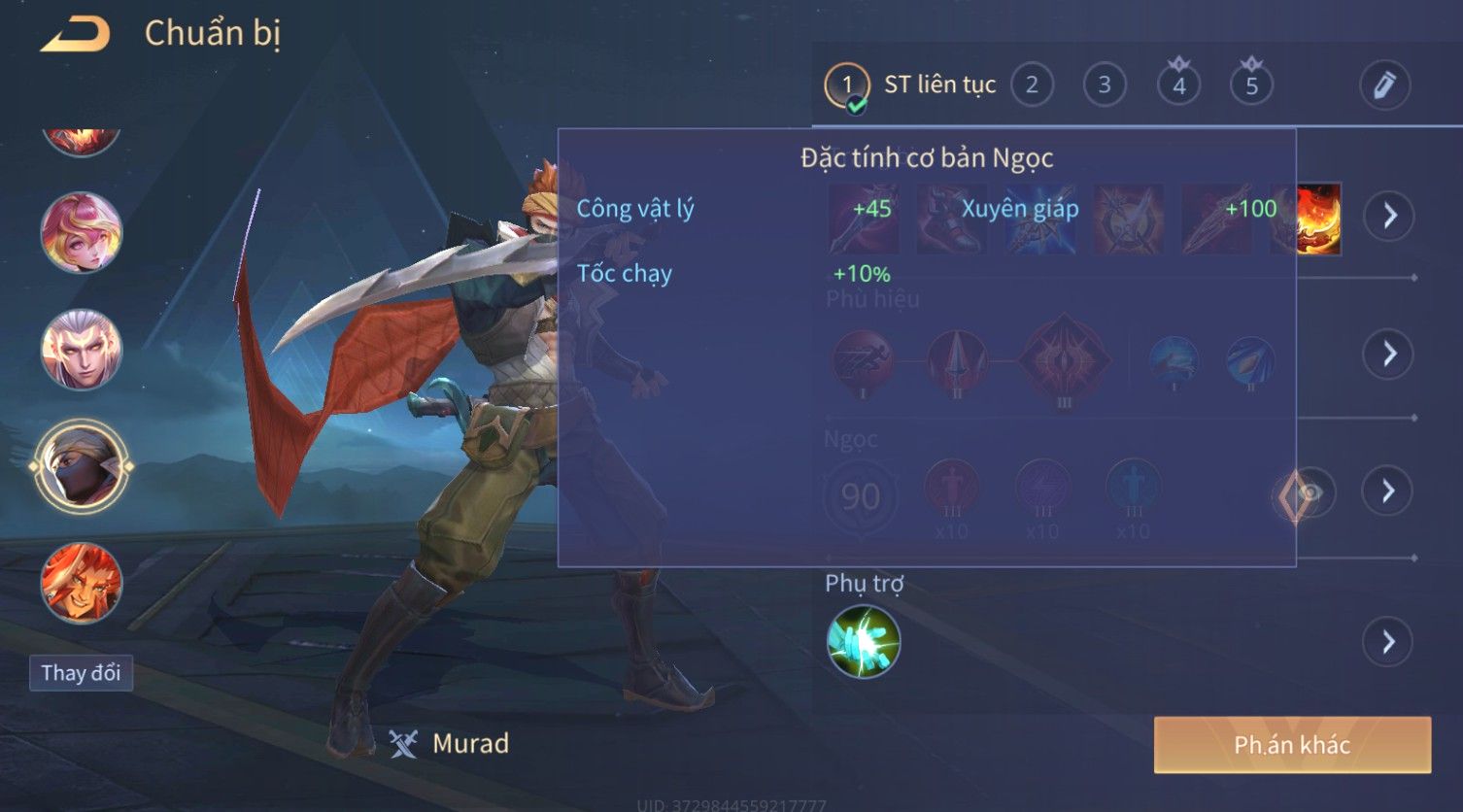Choose the pink-haired hero portrait
Screen dimensions: 1463x812
point(82,233)
